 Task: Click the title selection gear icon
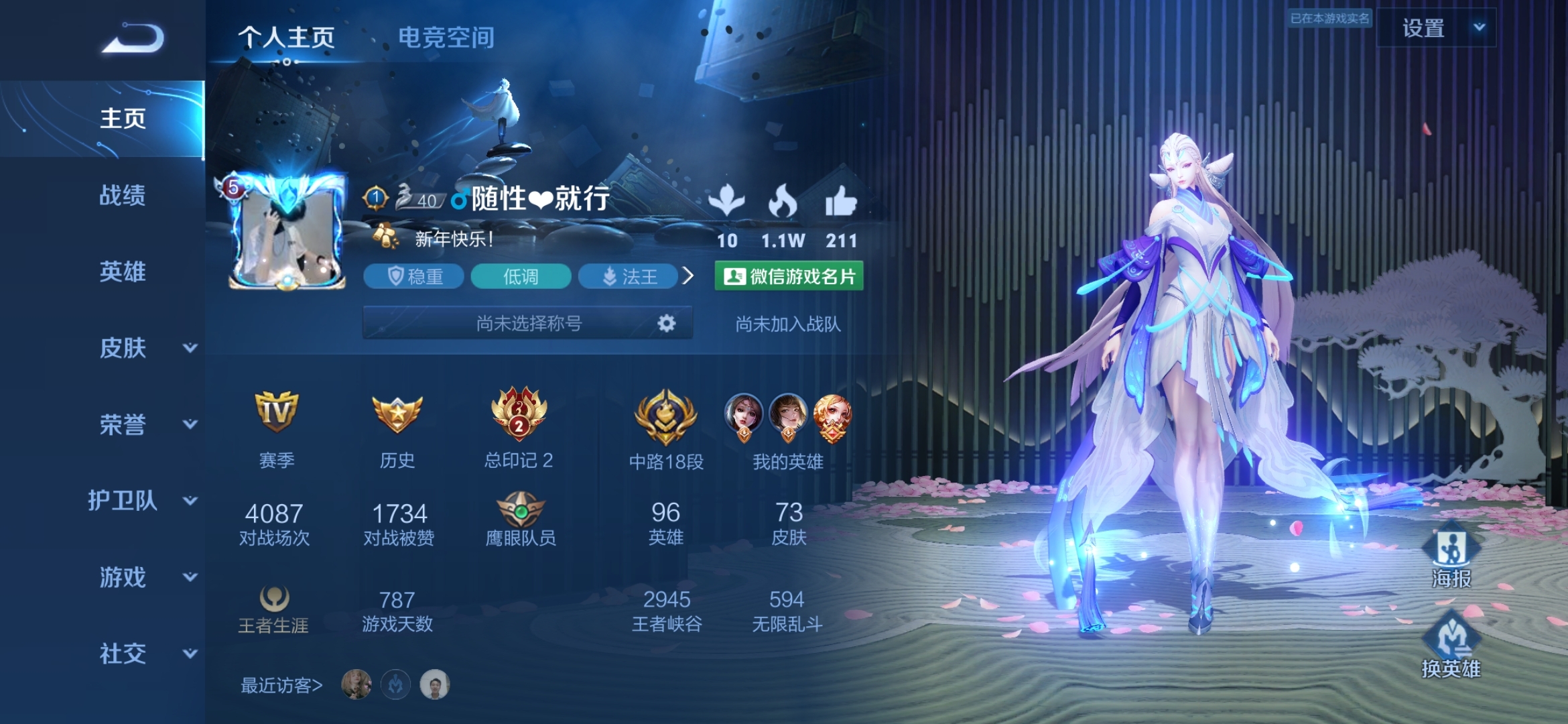[x=666, y=324]
